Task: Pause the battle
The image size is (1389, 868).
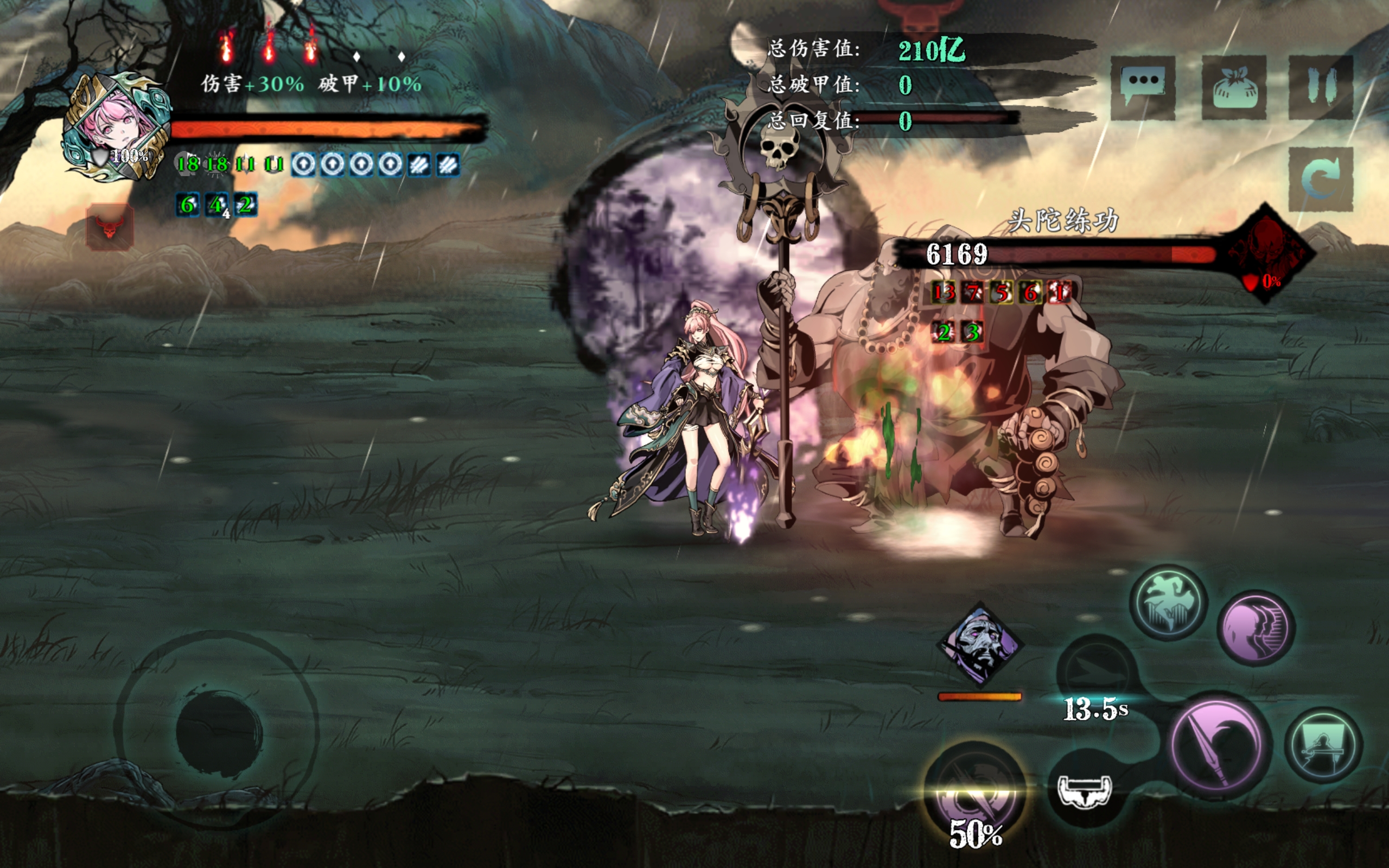Action: pos(1321,87)
